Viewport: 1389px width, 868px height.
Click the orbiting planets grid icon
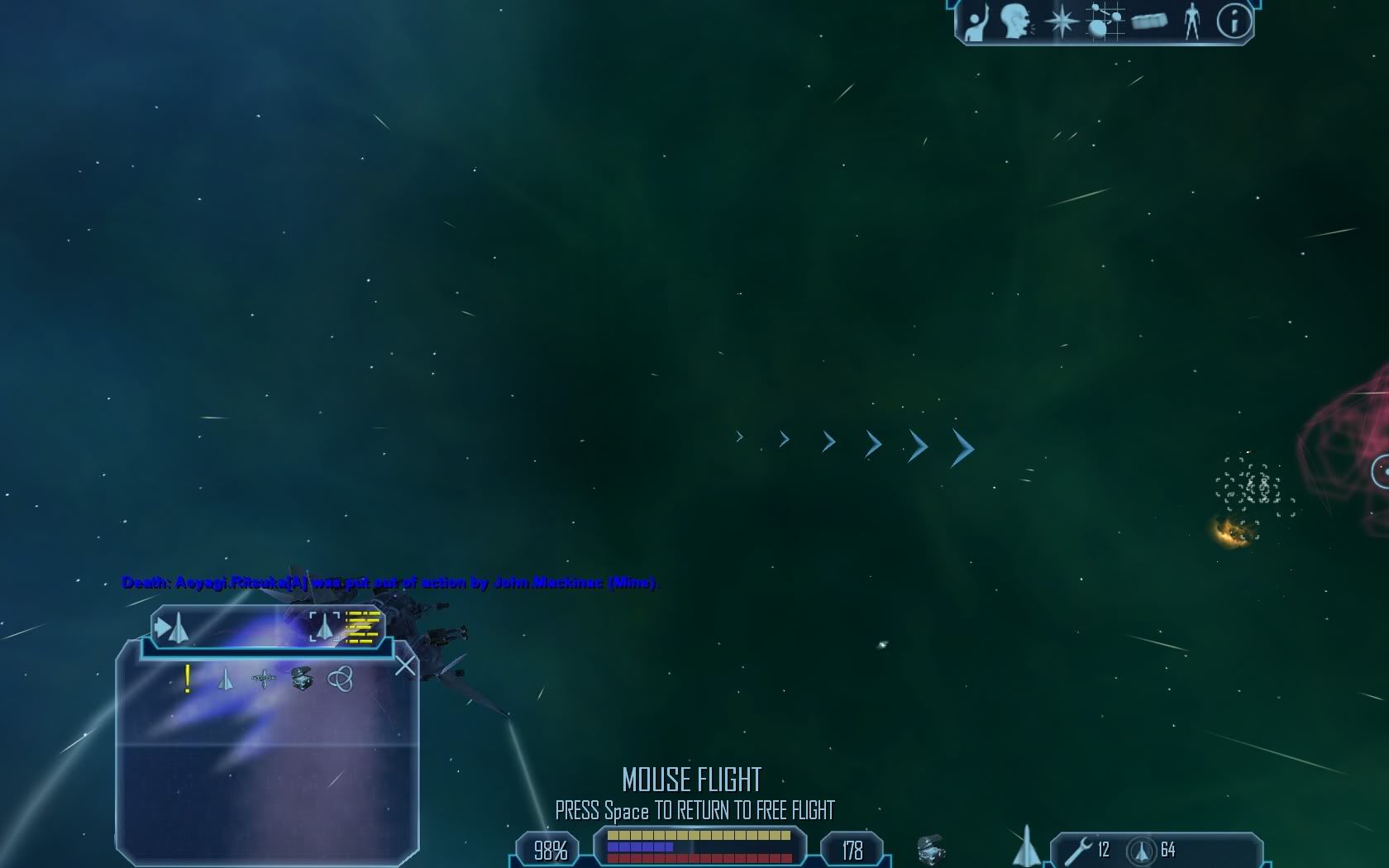click(x=1105, y=21)
